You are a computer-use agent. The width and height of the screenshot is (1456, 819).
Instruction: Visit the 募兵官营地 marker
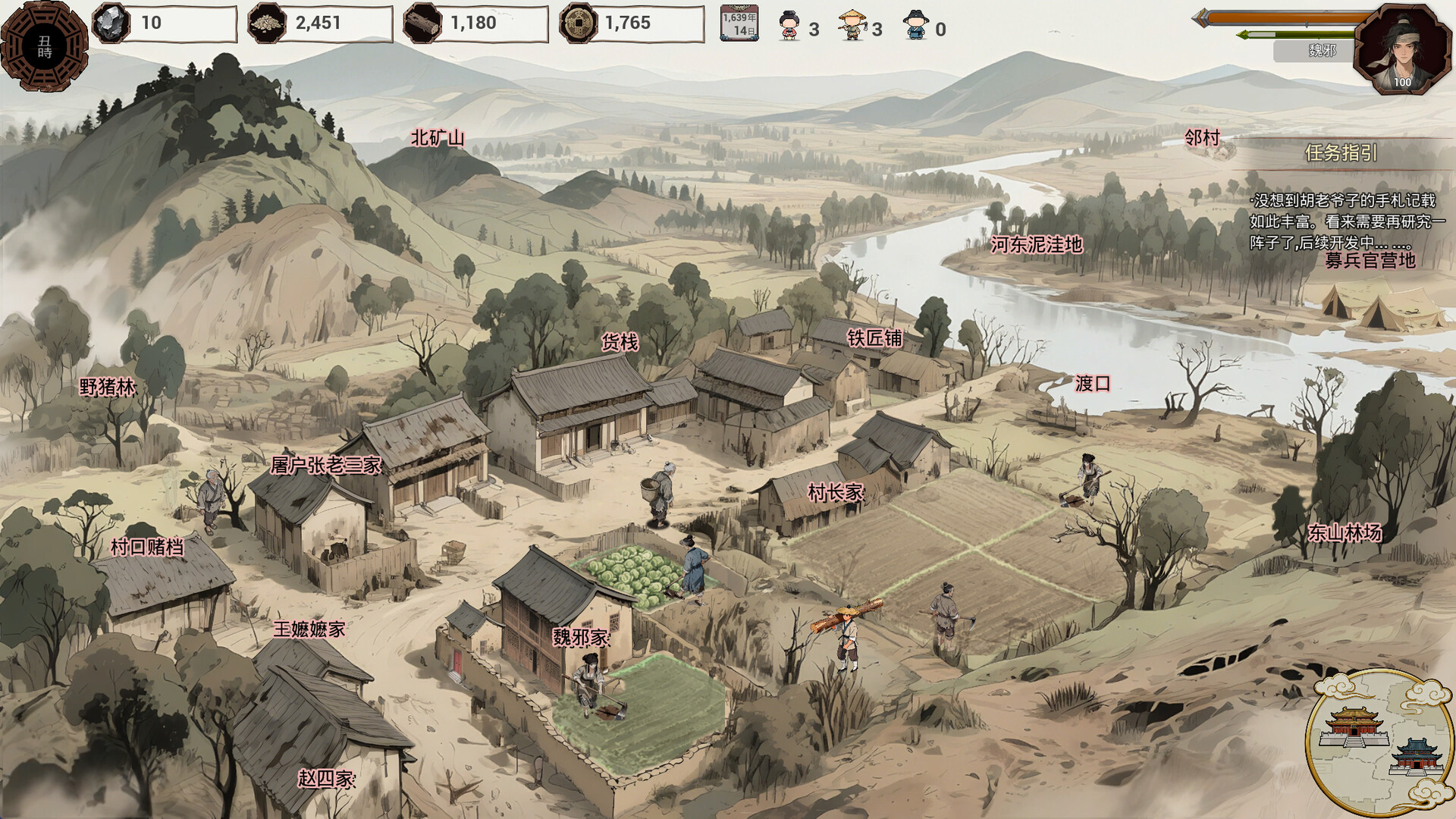click(1370, 260)
